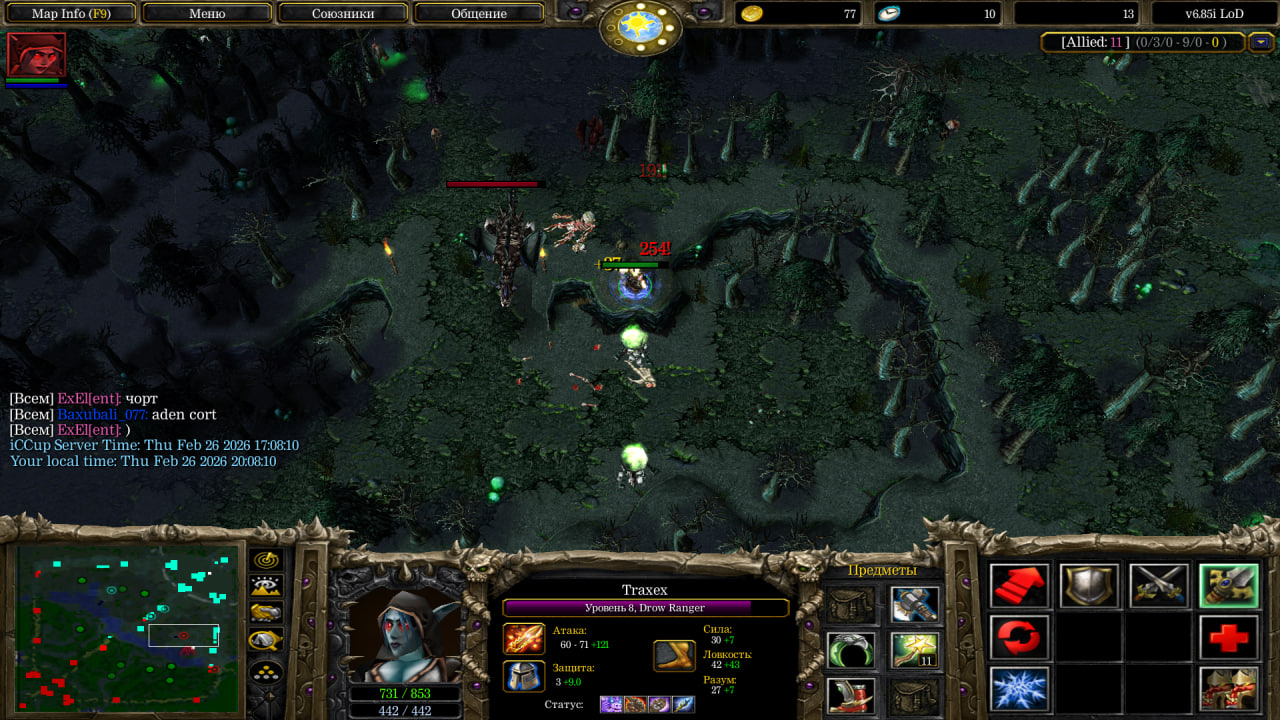The height and width of the screenshot is (720, 1280).
Task: Select the hero portrait icon at top-left
Action: pos(36,54)
